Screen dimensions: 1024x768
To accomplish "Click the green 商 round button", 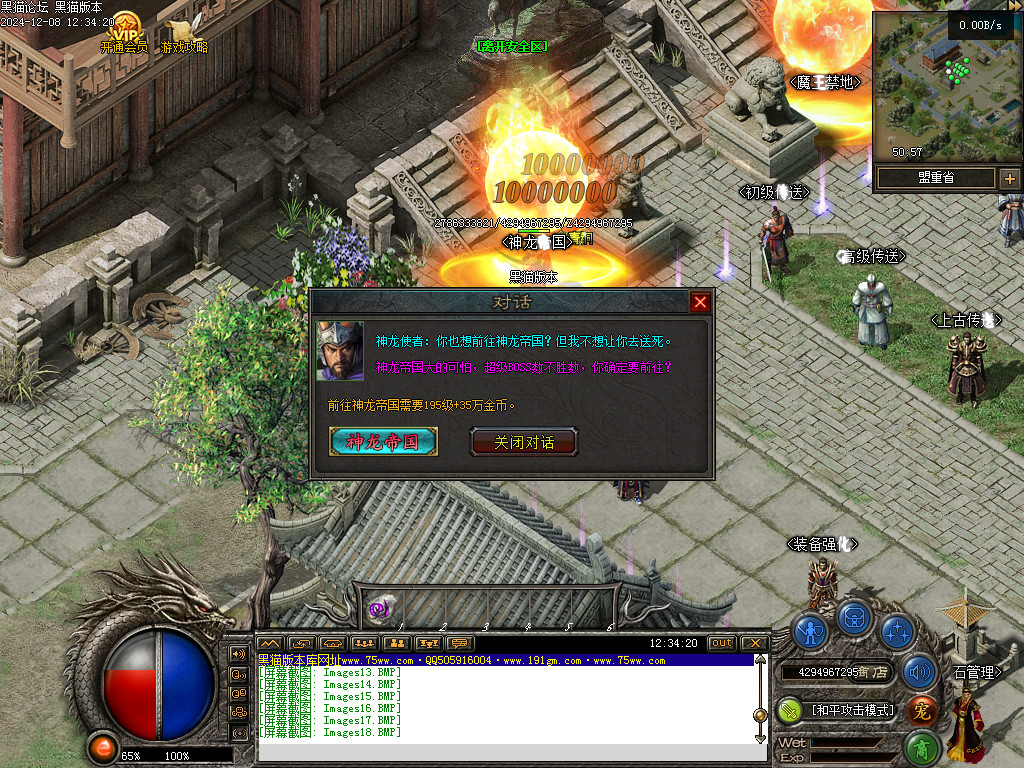I will (x=922, y=748).
